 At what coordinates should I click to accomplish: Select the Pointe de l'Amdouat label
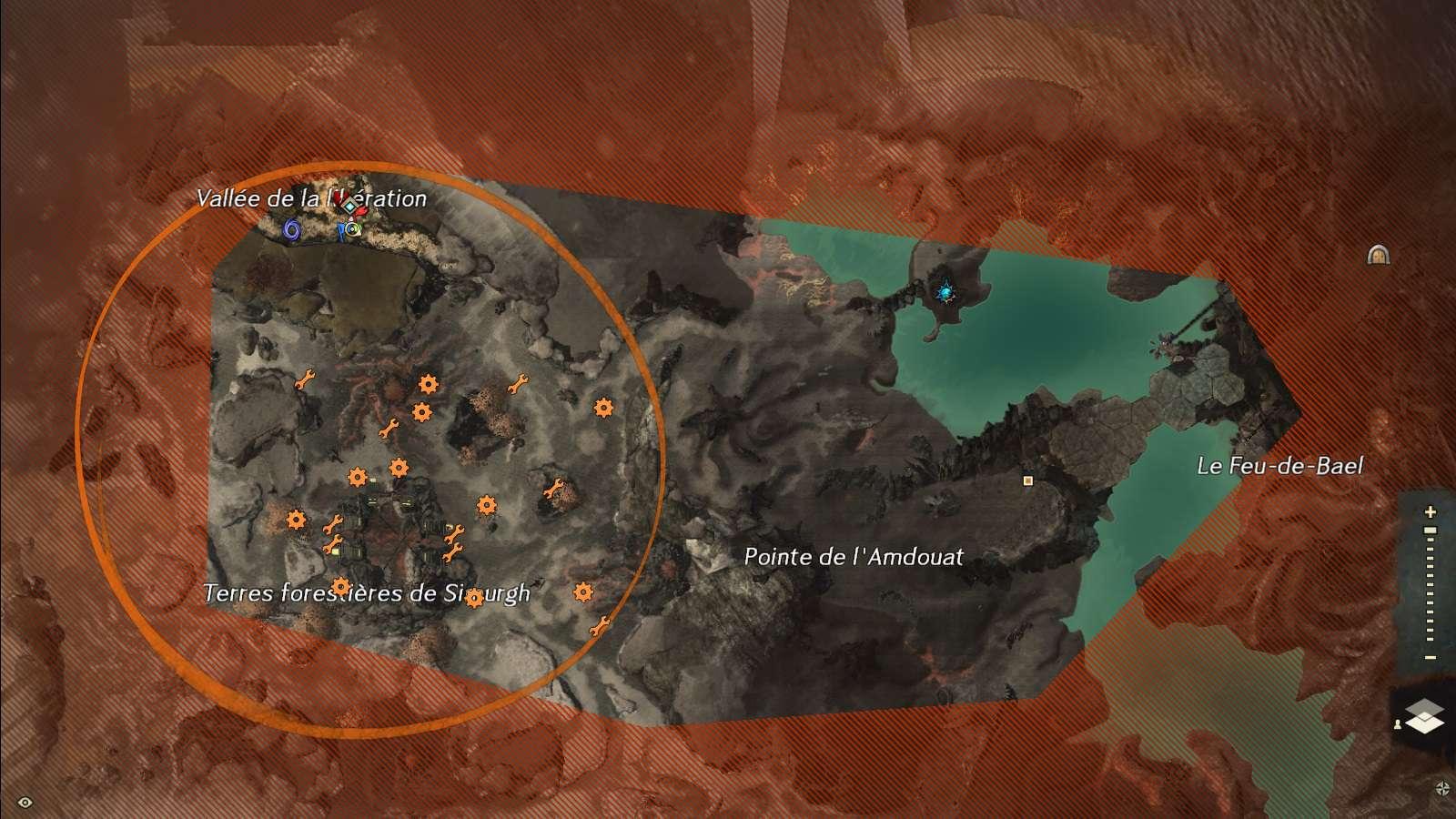click(854, 556)
